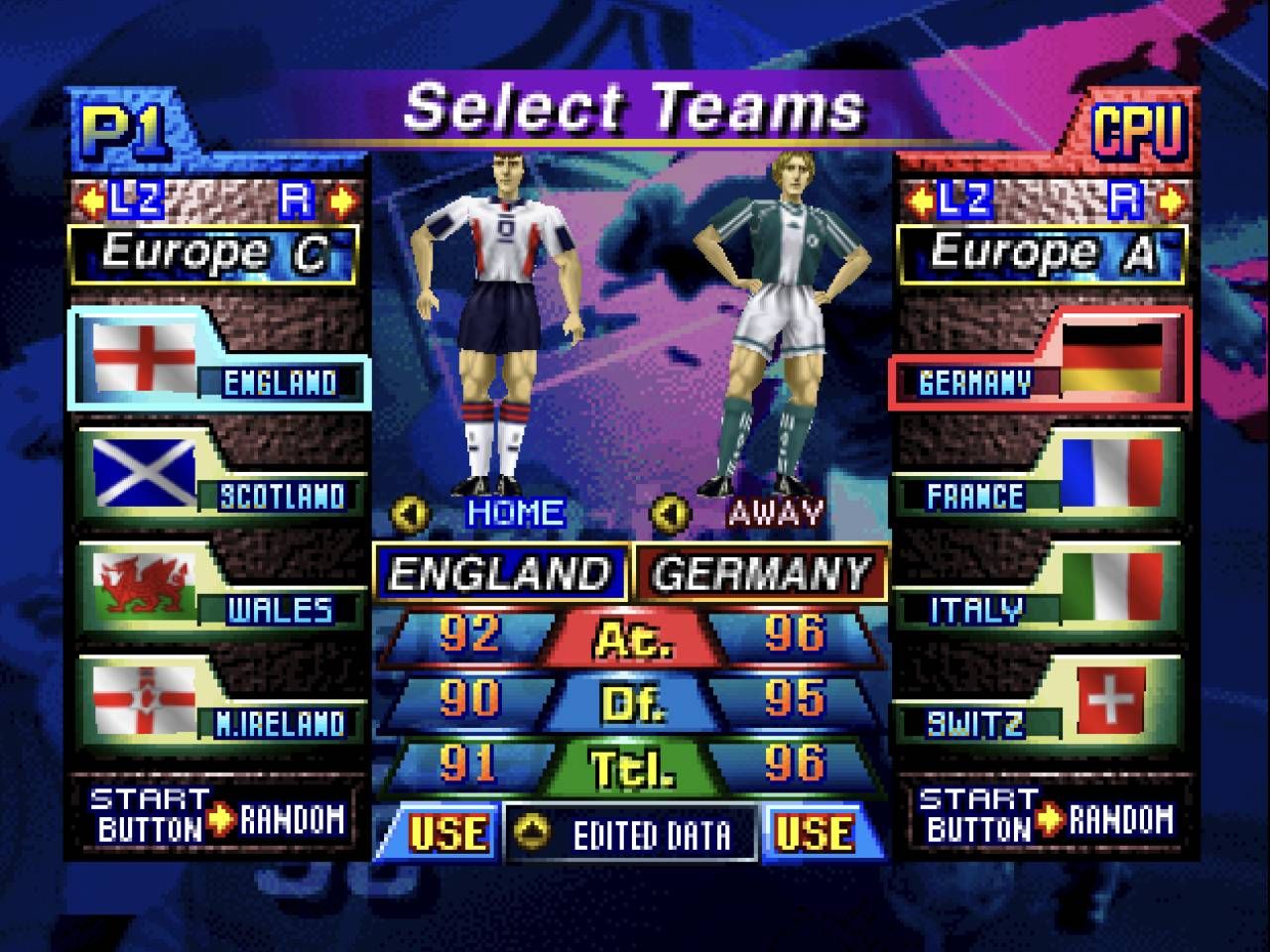Image resolution: width=1270 pixels, height=952 pixels.
Task: Select the France flag icon
Action: [1111, 471]
